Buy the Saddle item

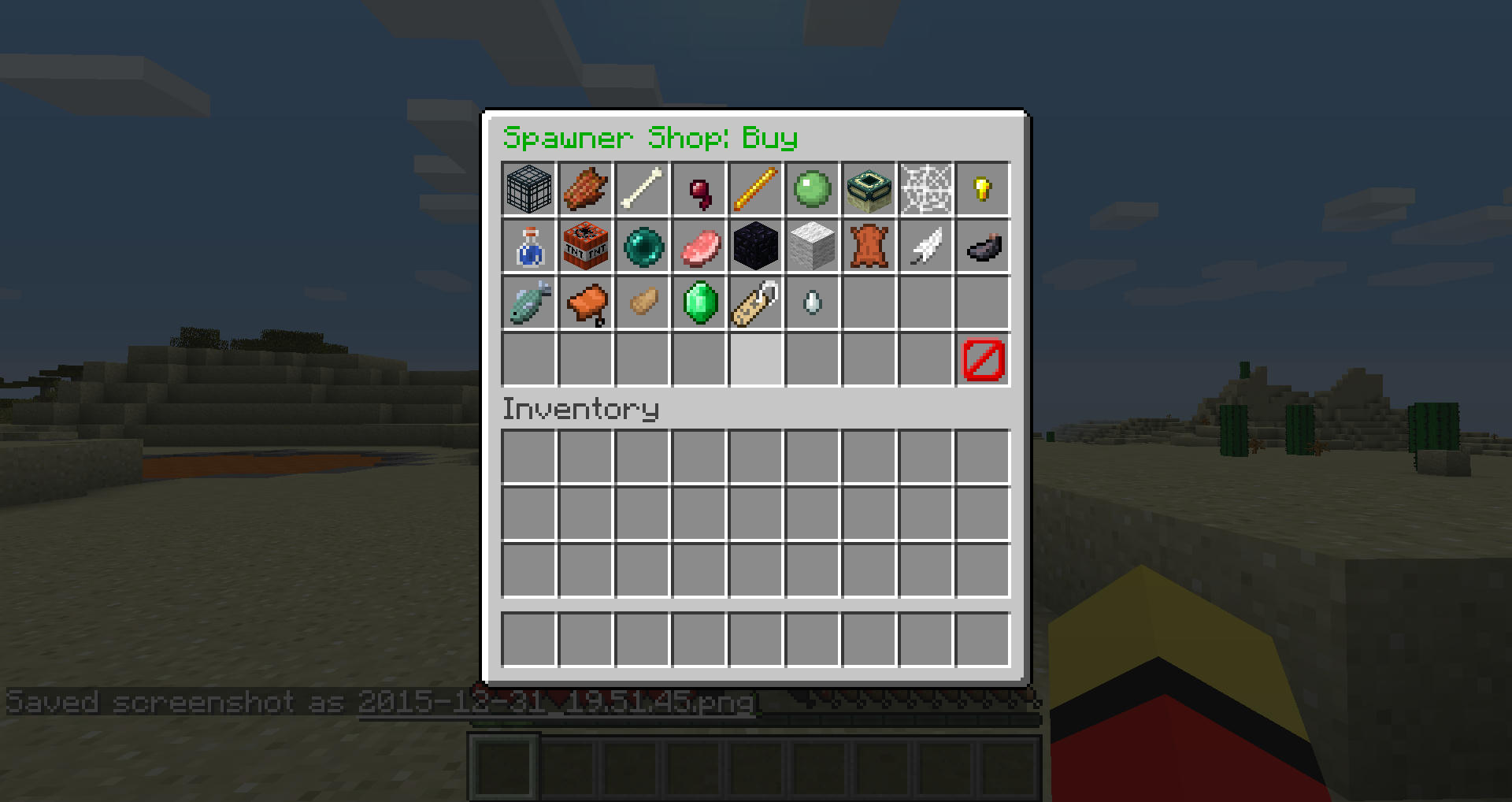pos(586,303)
